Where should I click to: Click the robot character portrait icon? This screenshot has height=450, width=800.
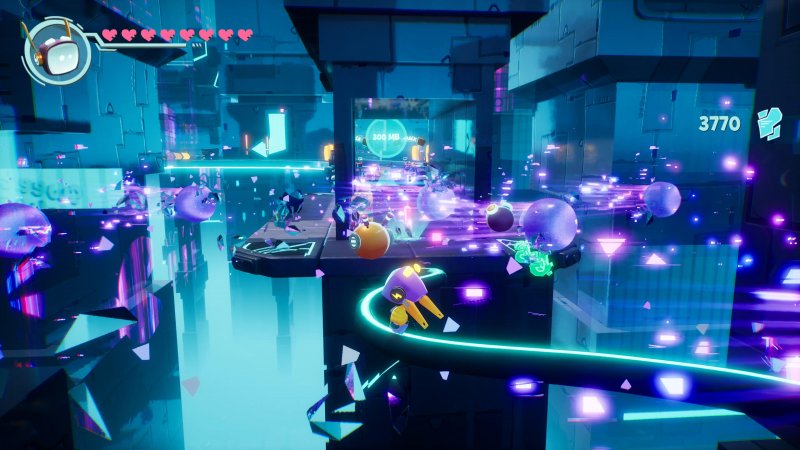(56, 50)
